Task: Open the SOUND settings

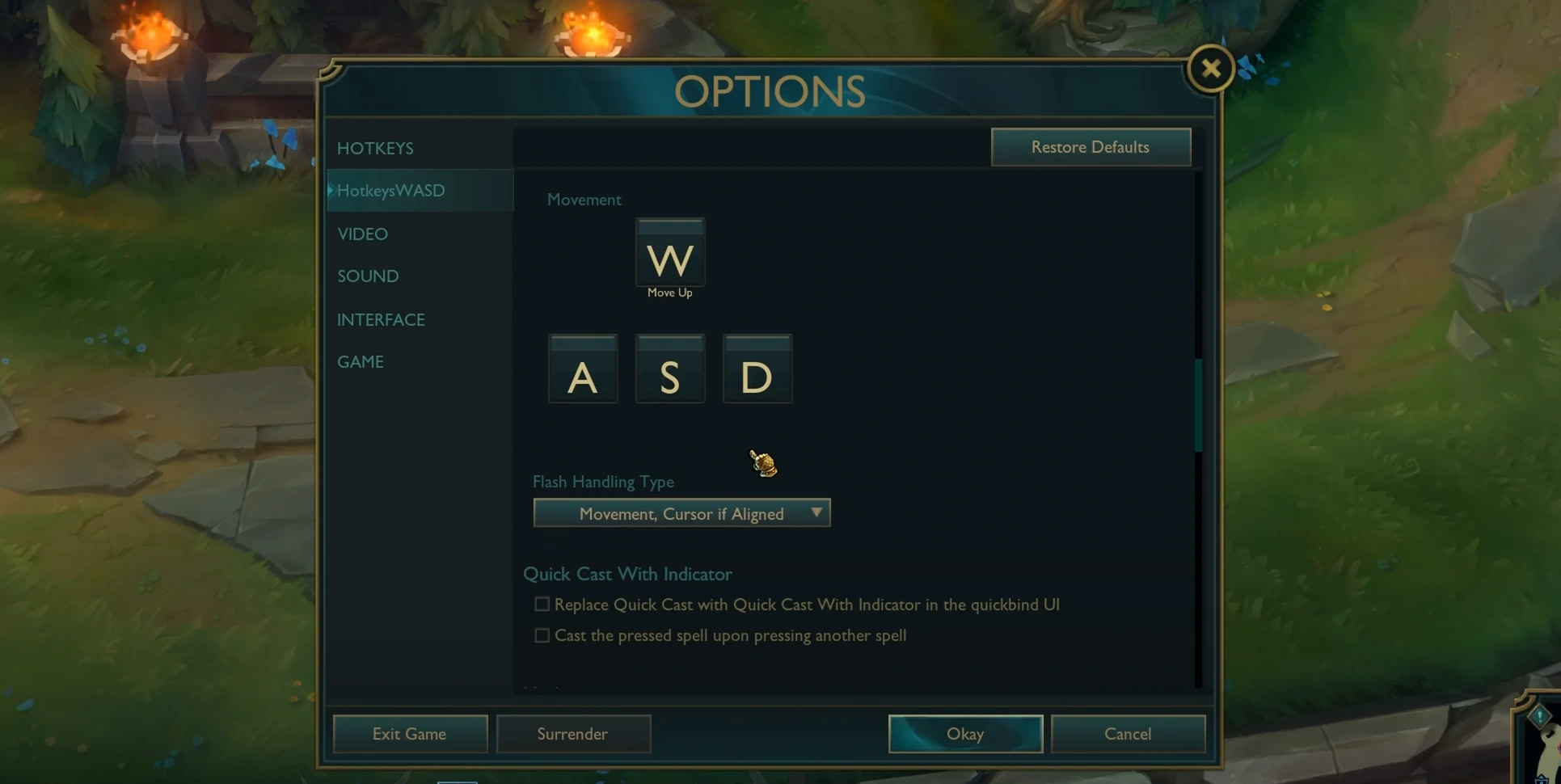Action: click(x=368, y=276)
